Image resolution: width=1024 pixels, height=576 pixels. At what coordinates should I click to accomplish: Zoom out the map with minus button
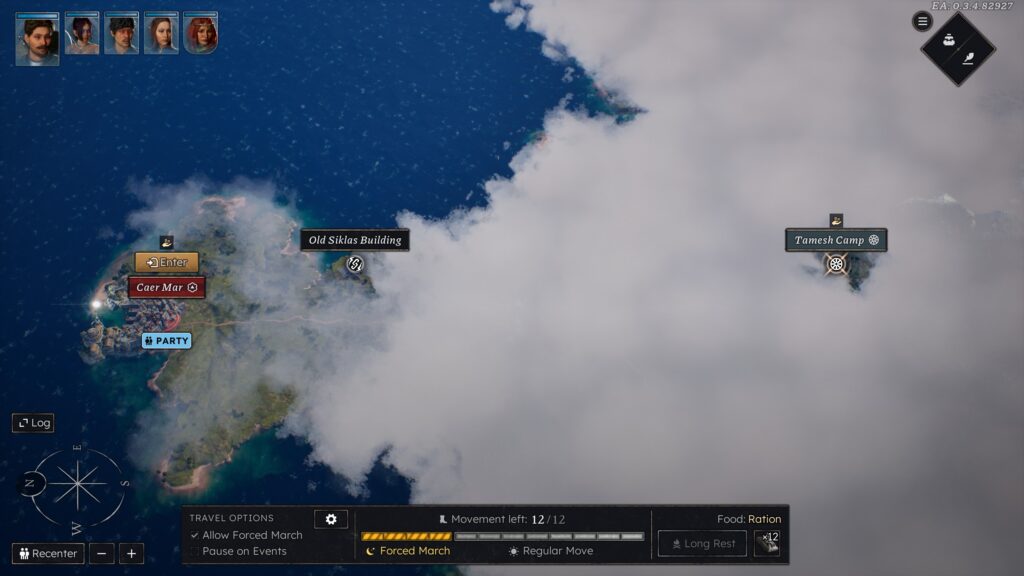click(x=101, y=554)
